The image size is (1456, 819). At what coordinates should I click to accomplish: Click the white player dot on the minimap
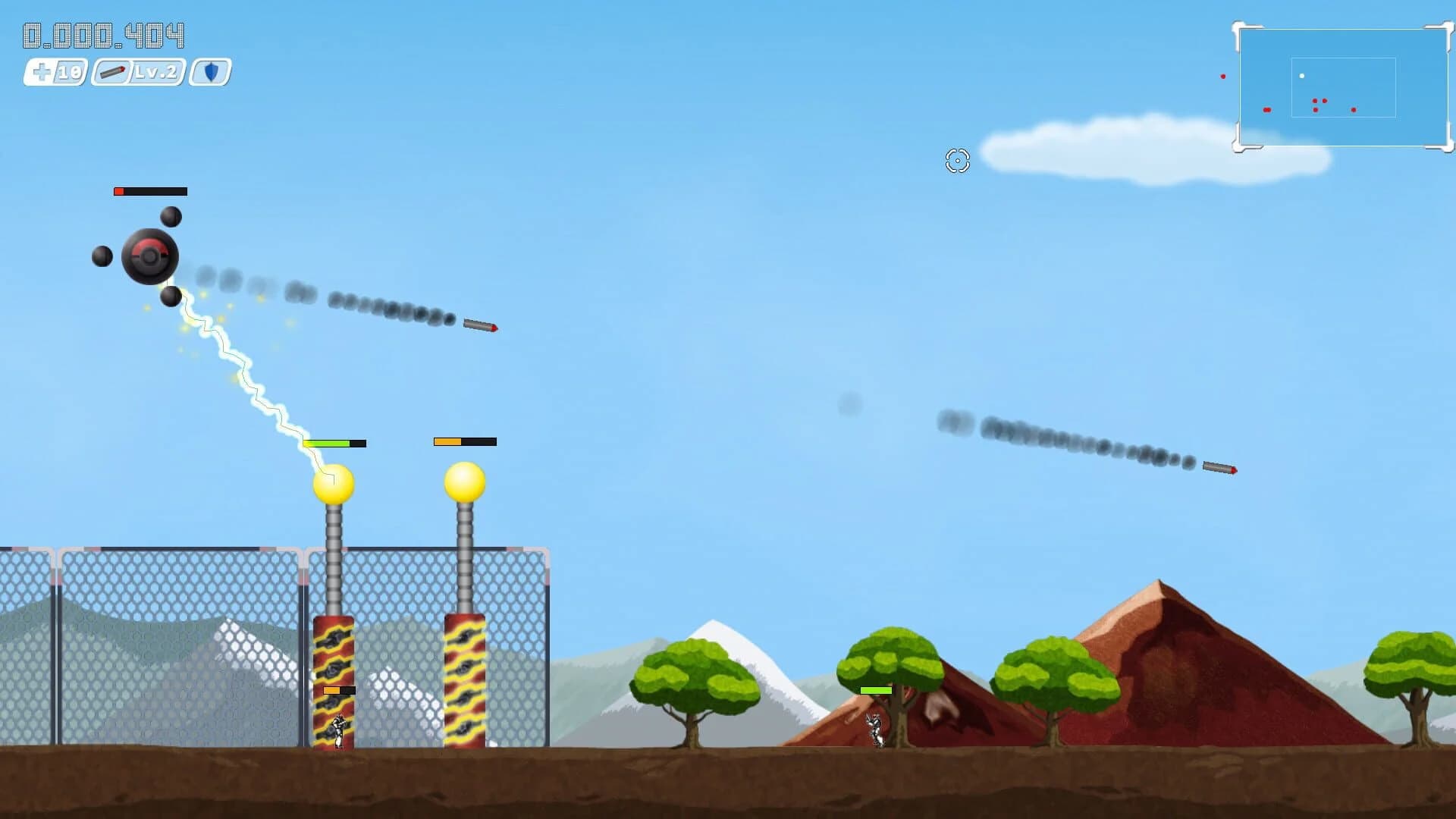(x=1303, y=75)
